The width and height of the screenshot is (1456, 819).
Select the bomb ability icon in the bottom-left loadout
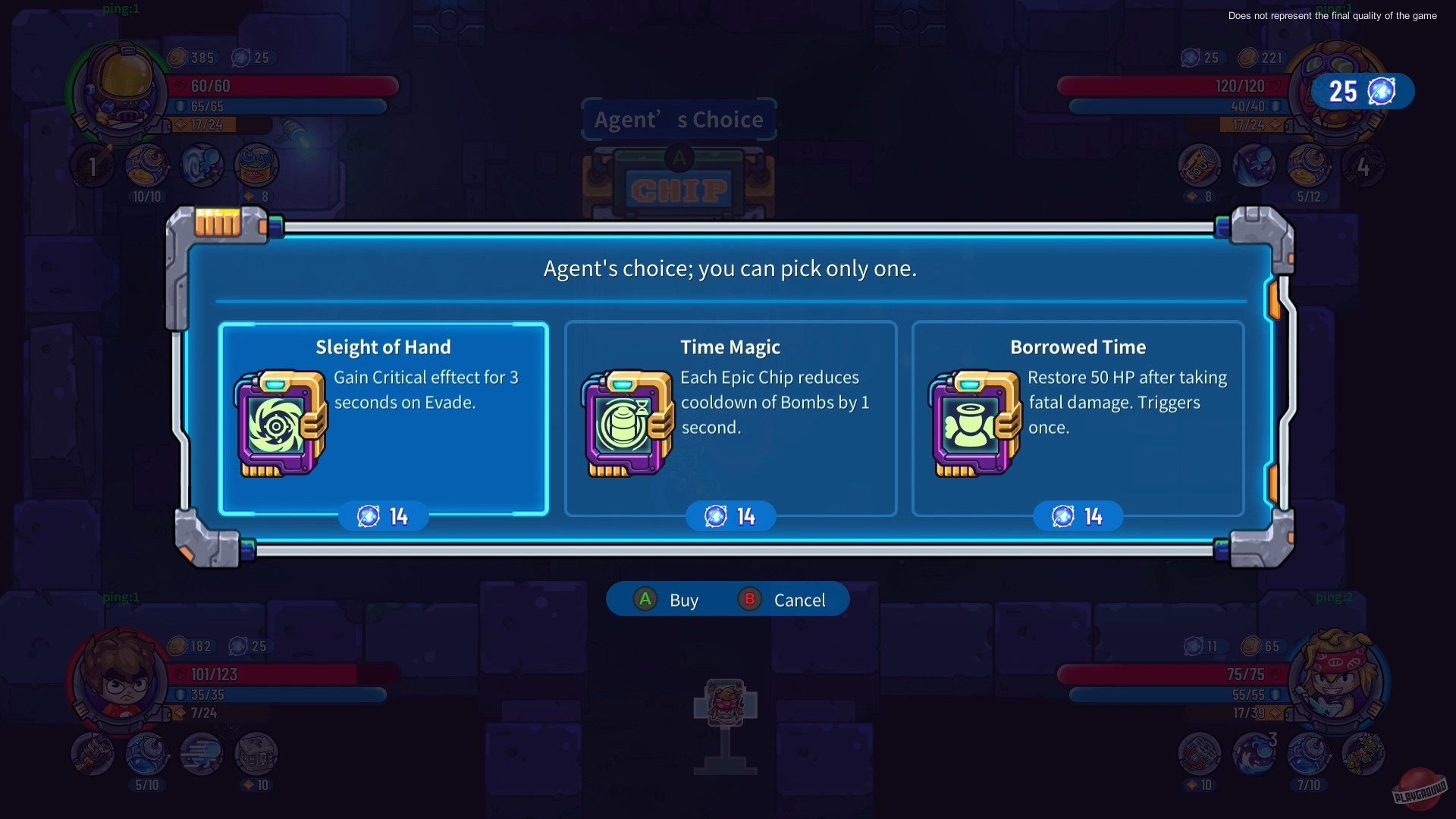pos(147,755)
